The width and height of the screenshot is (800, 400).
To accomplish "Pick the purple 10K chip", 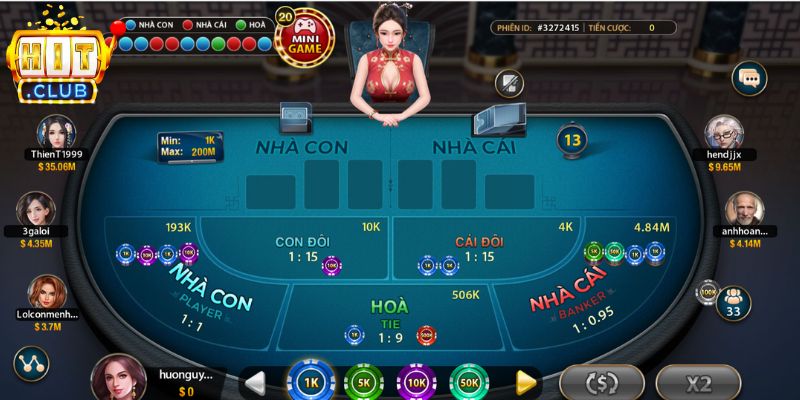I will pyautogui.click(x=416, y=381).
